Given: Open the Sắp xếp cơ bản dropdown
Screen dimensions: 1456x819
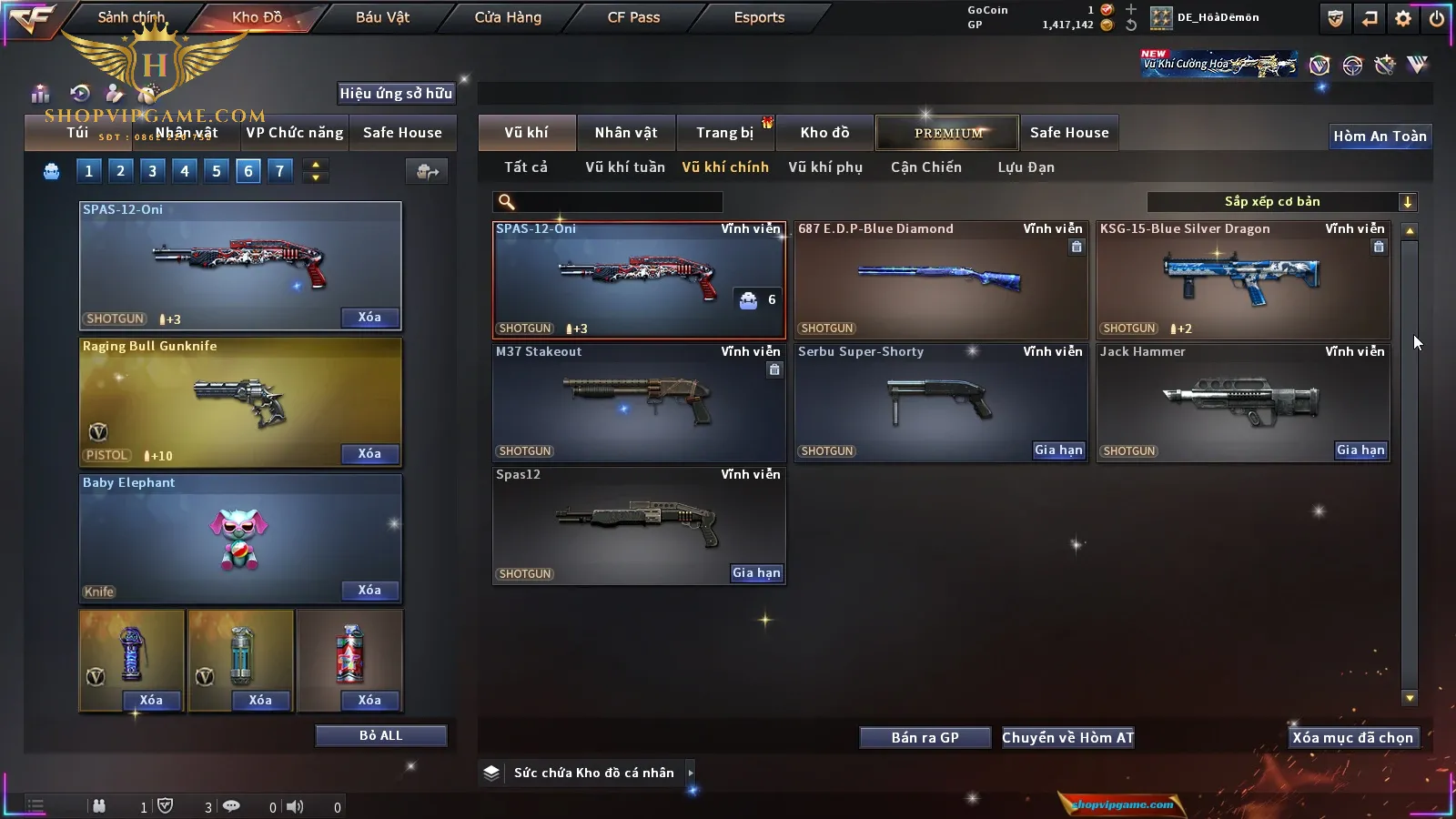Looking at the screenshot, I should 1281,202.
